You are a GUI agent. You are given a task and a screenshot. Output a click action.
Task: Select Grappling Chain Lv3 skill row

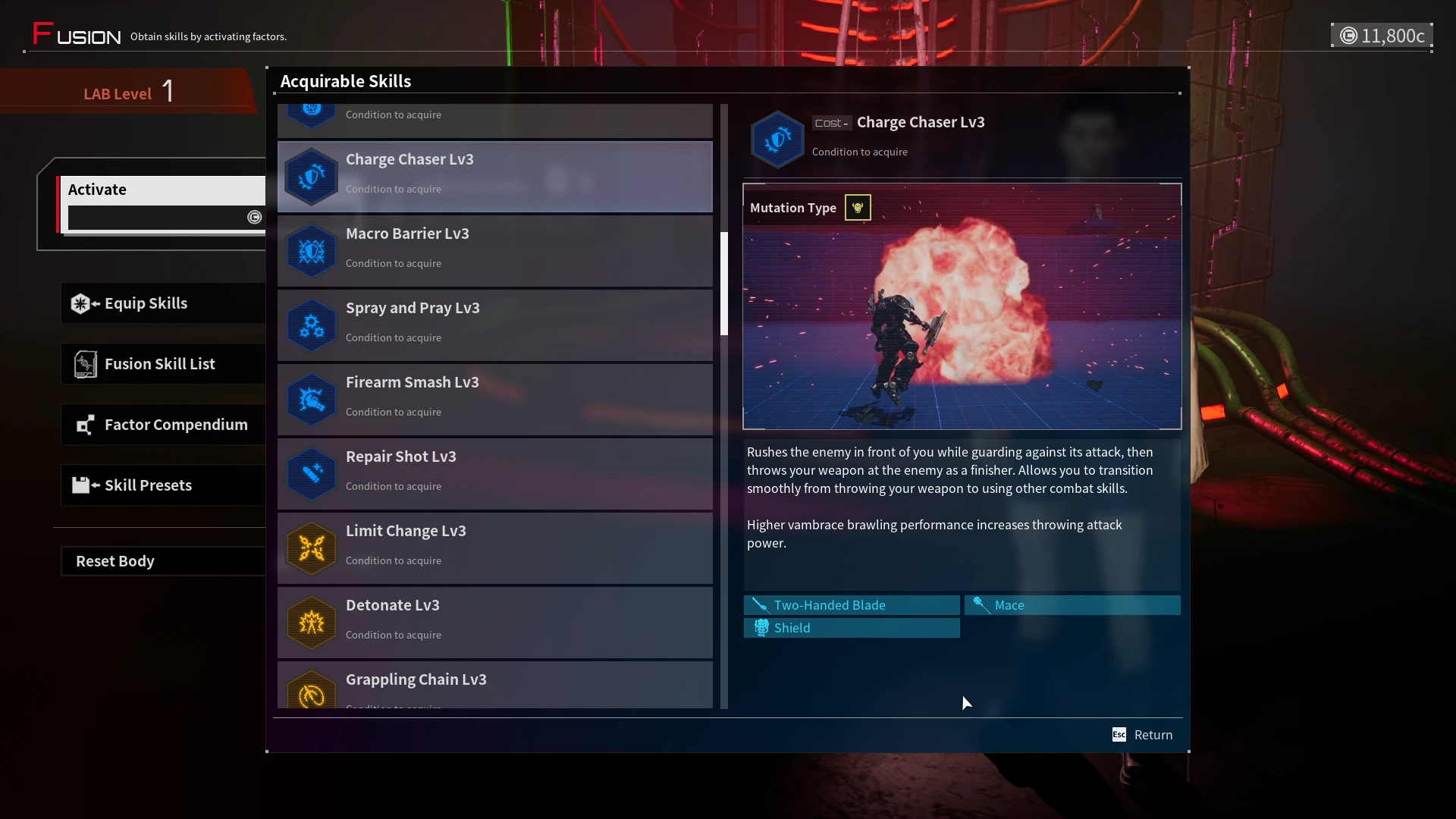pyautogui.click(x=494, y=685)
